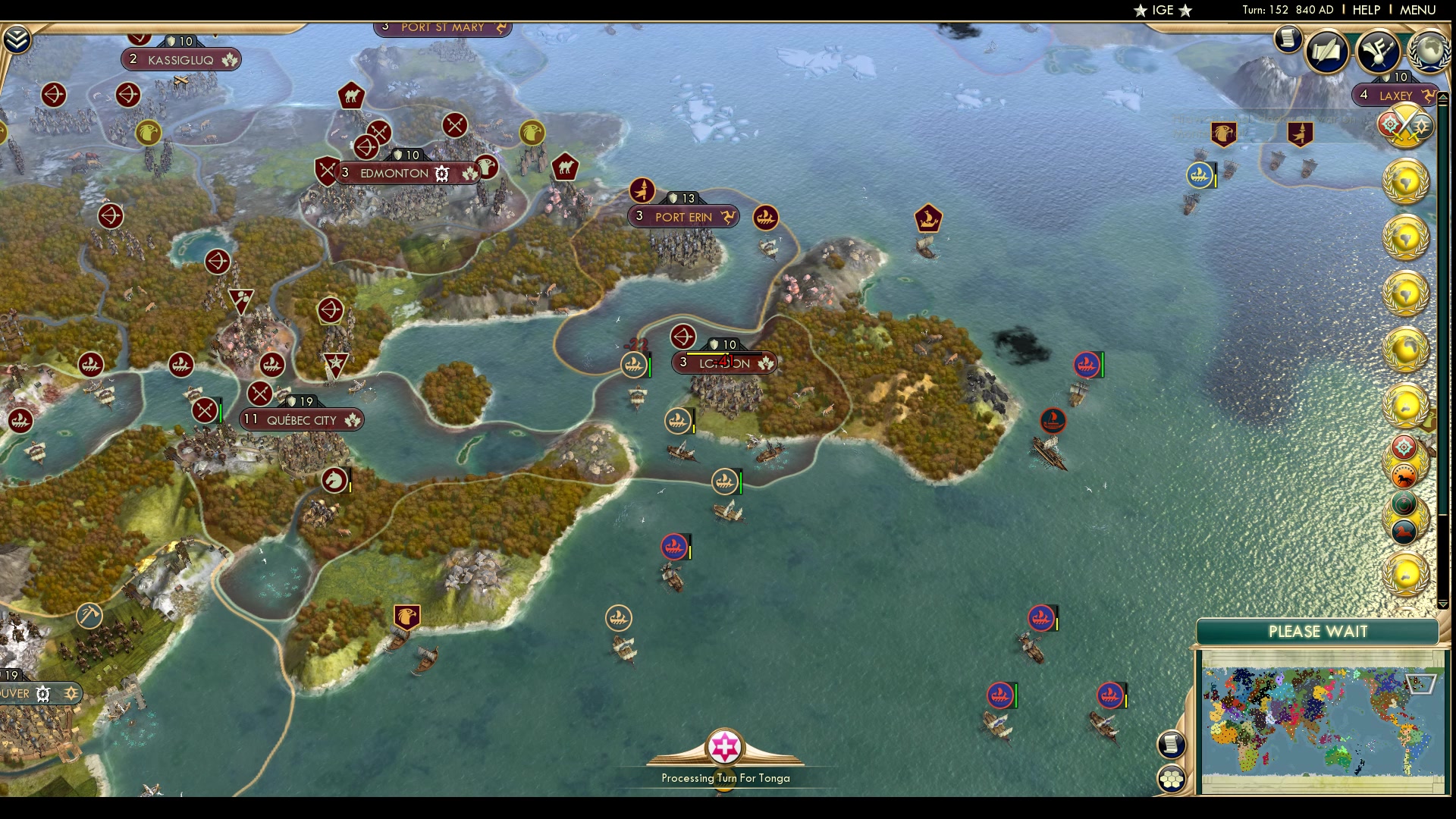Click the Mongolia horse-emblem war notification
This screenshot has width=1456, height=819.
1404,475
